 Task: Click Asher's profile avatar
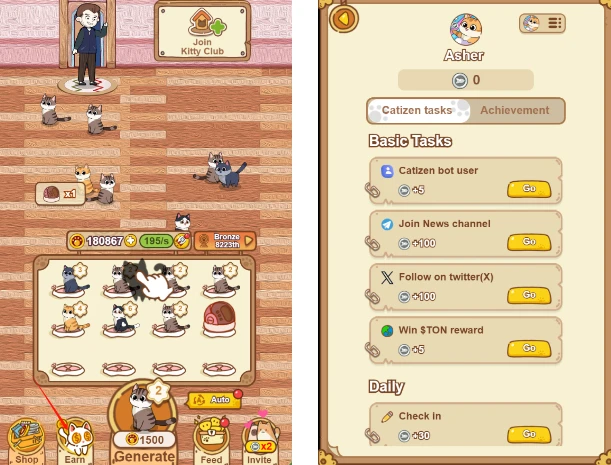465,29
